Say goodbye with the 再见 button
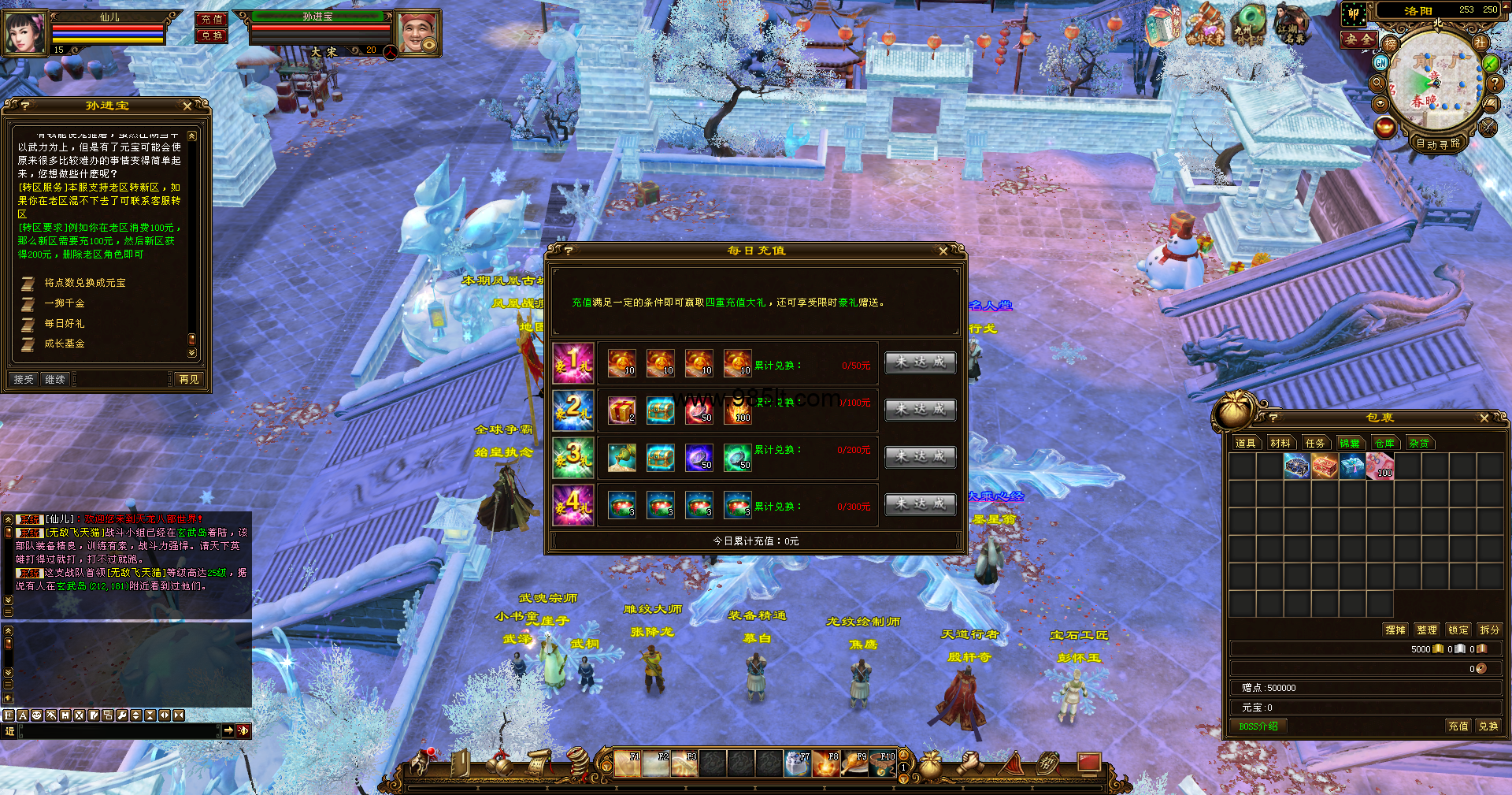 point(189,380)
